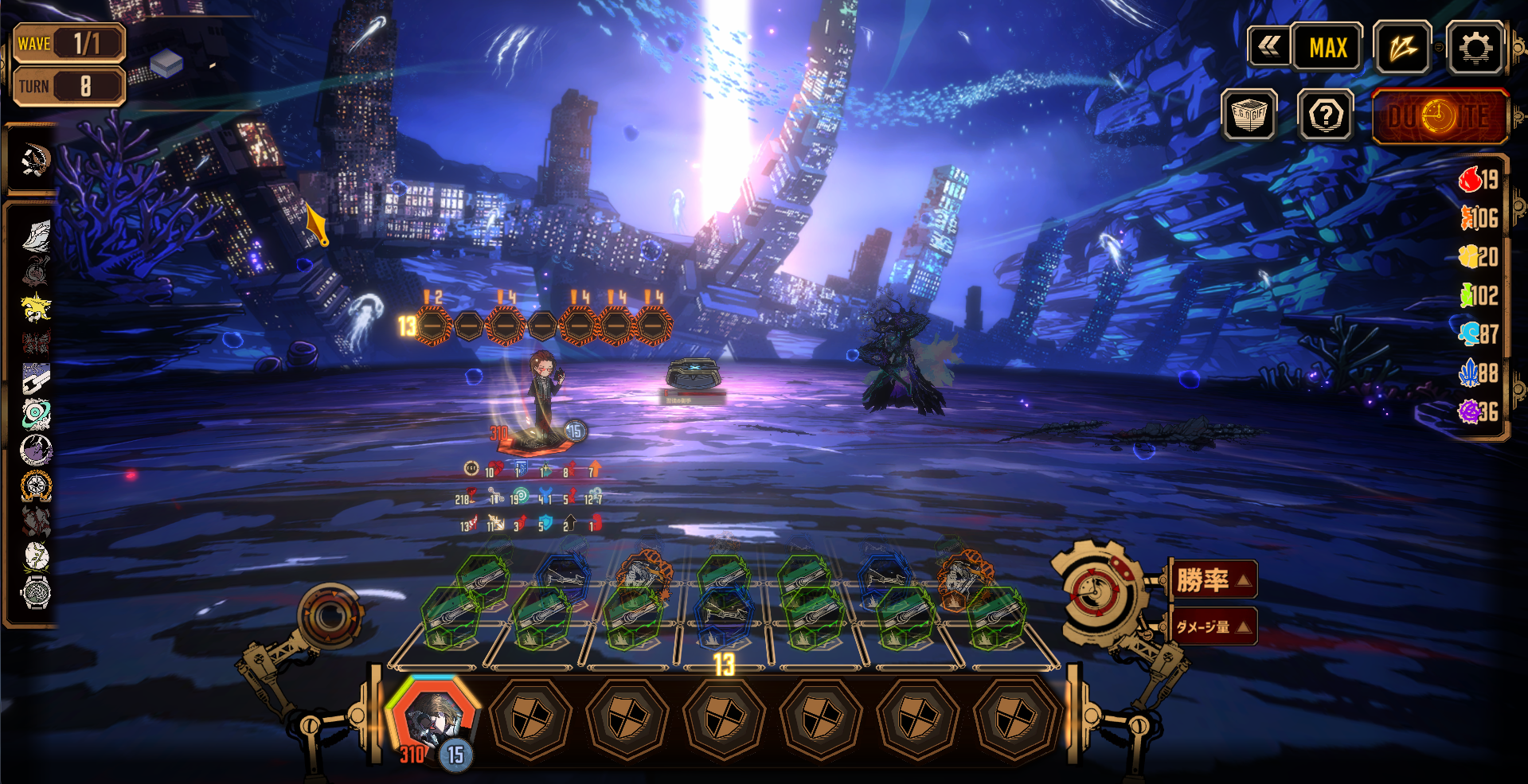Open the question mark help button
This screenshot has width=1528, height=784.
[1325, 116]
